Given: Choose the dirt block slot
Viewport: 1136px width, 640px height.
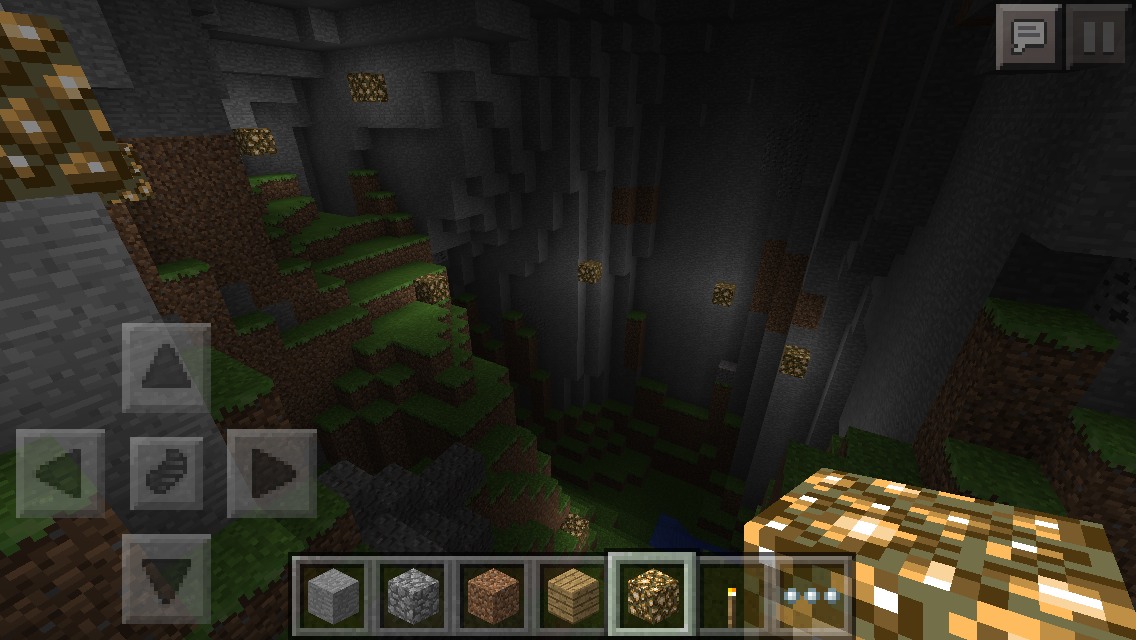Looking at the screenshot, I should [492, 594].
